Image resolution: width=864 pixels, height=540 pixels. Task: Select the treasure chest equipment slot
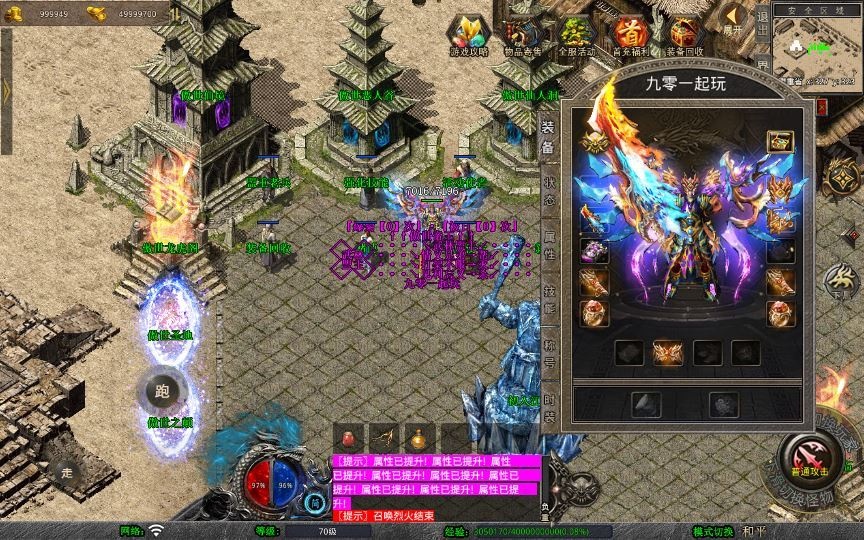779,143
